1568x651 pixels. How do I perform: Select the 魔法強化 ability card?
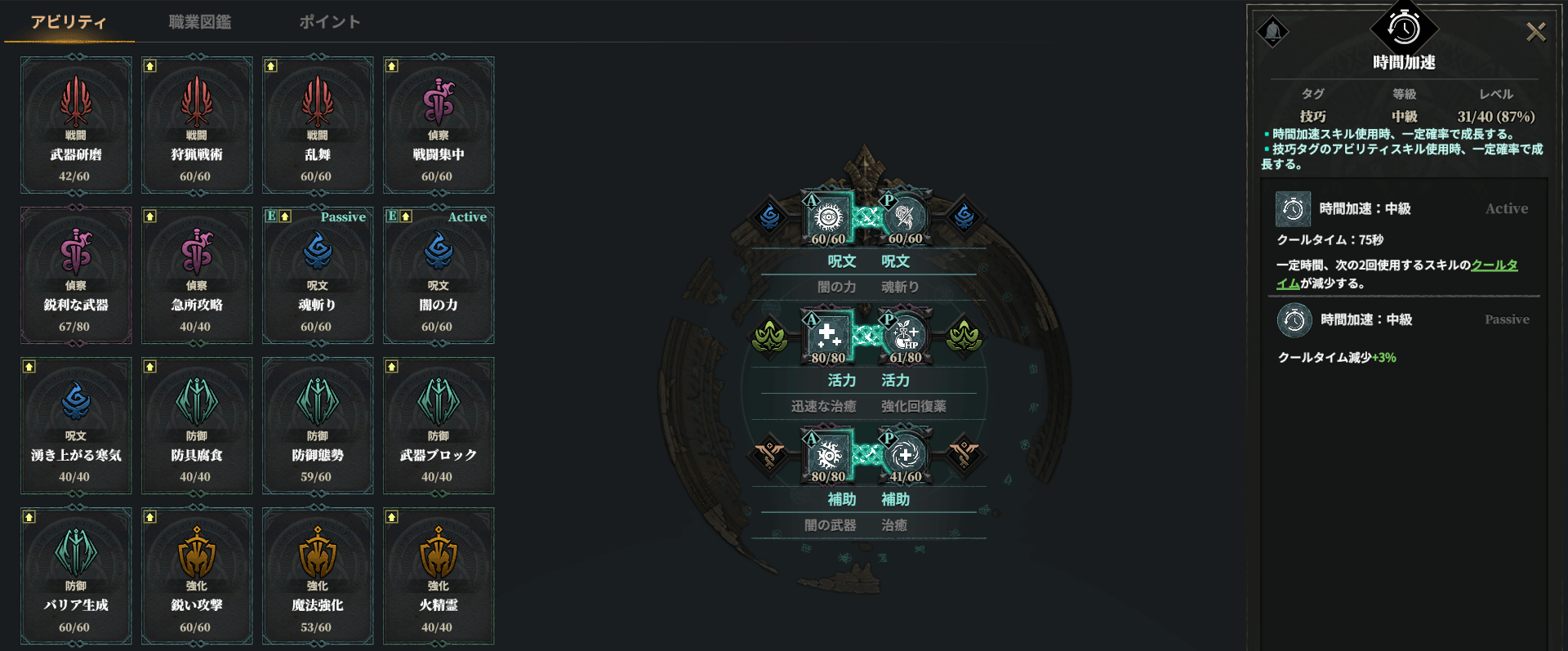(x=318, y=576)
